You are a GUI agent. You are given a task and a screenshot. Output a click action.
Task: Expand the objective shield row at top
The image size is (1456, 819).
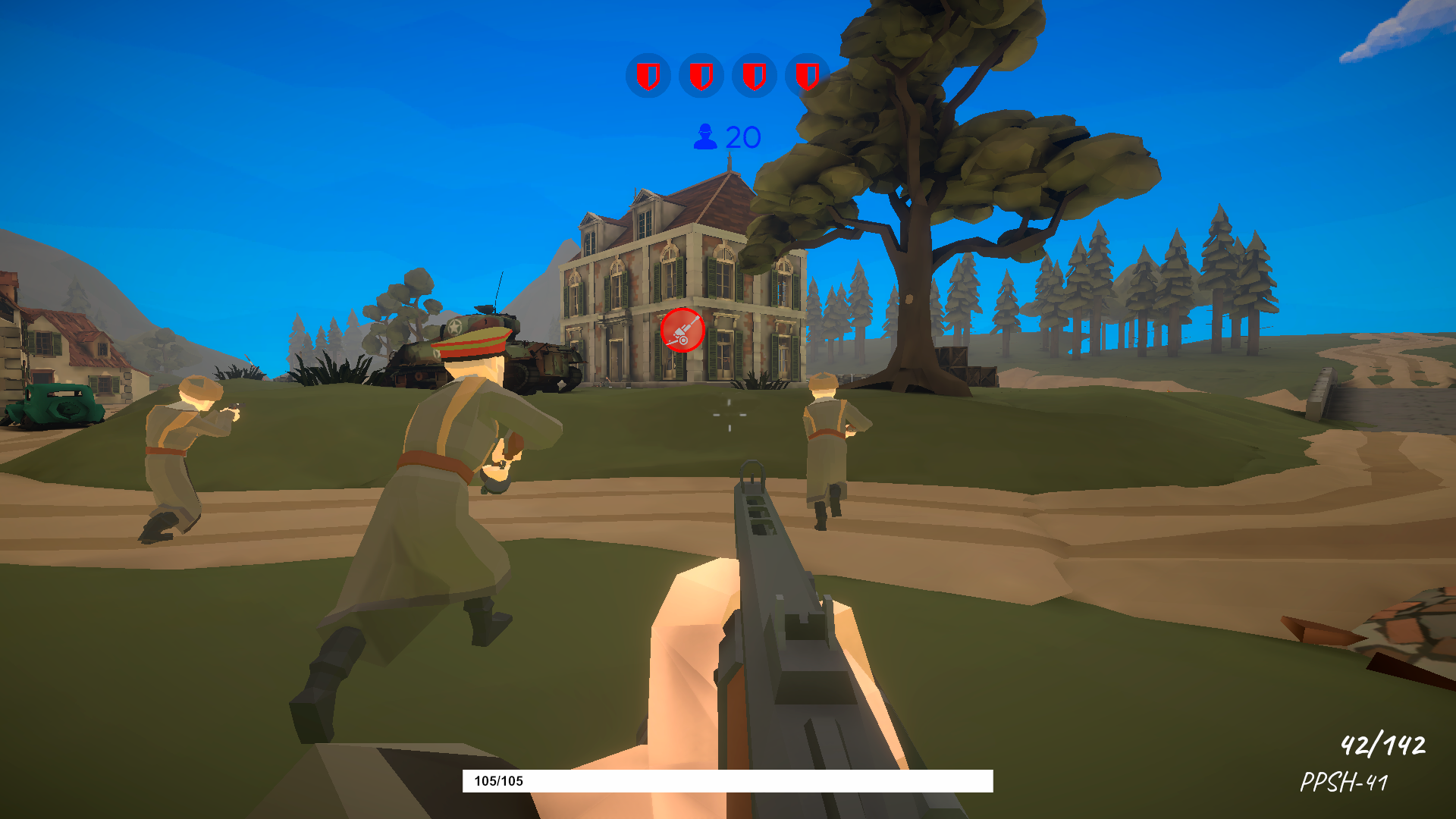pos(728,76)
